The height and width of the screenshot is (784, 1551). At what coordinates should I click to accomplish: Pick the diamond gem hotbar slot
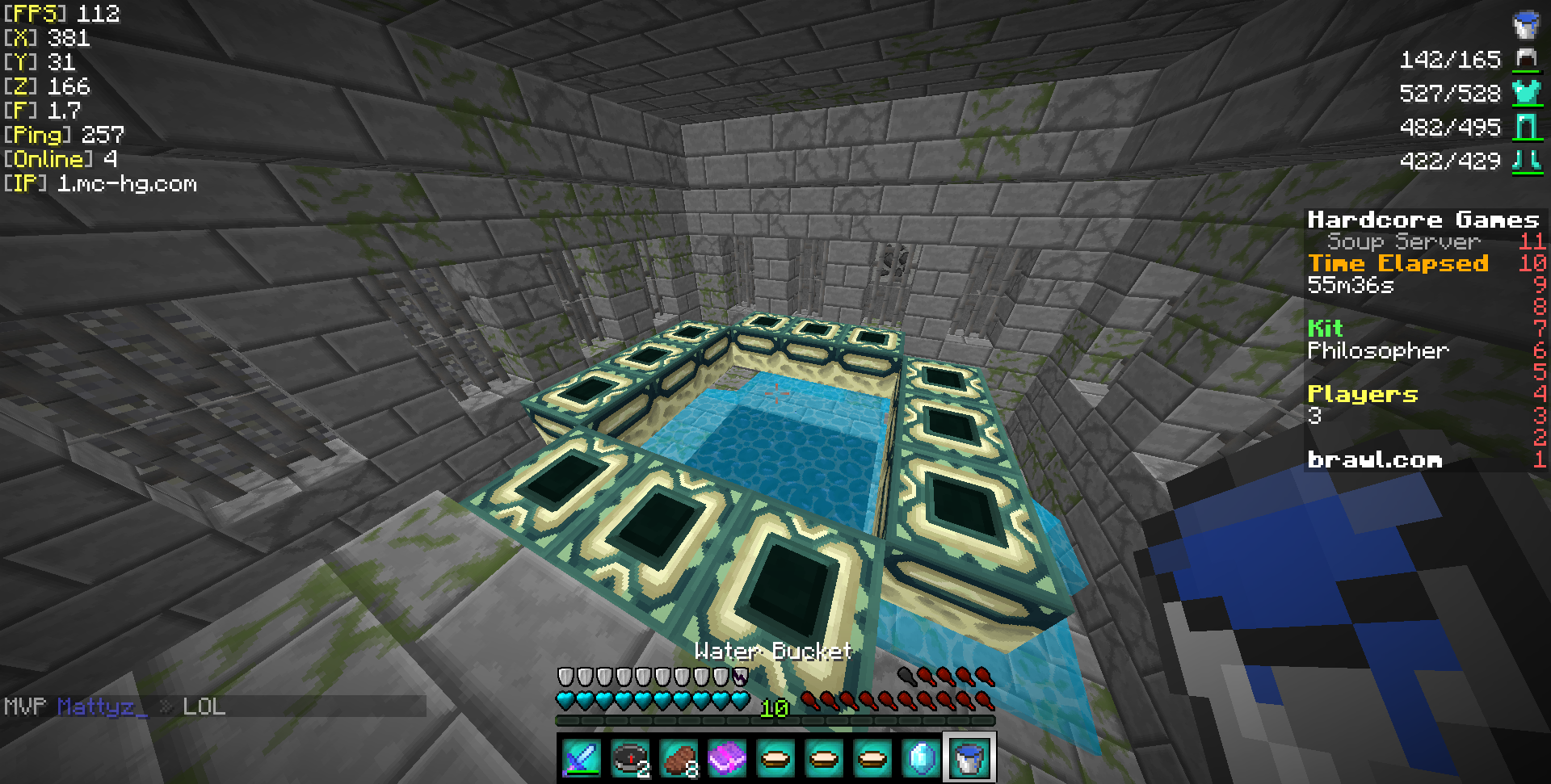pyautogui.click(x=921, y=758)
